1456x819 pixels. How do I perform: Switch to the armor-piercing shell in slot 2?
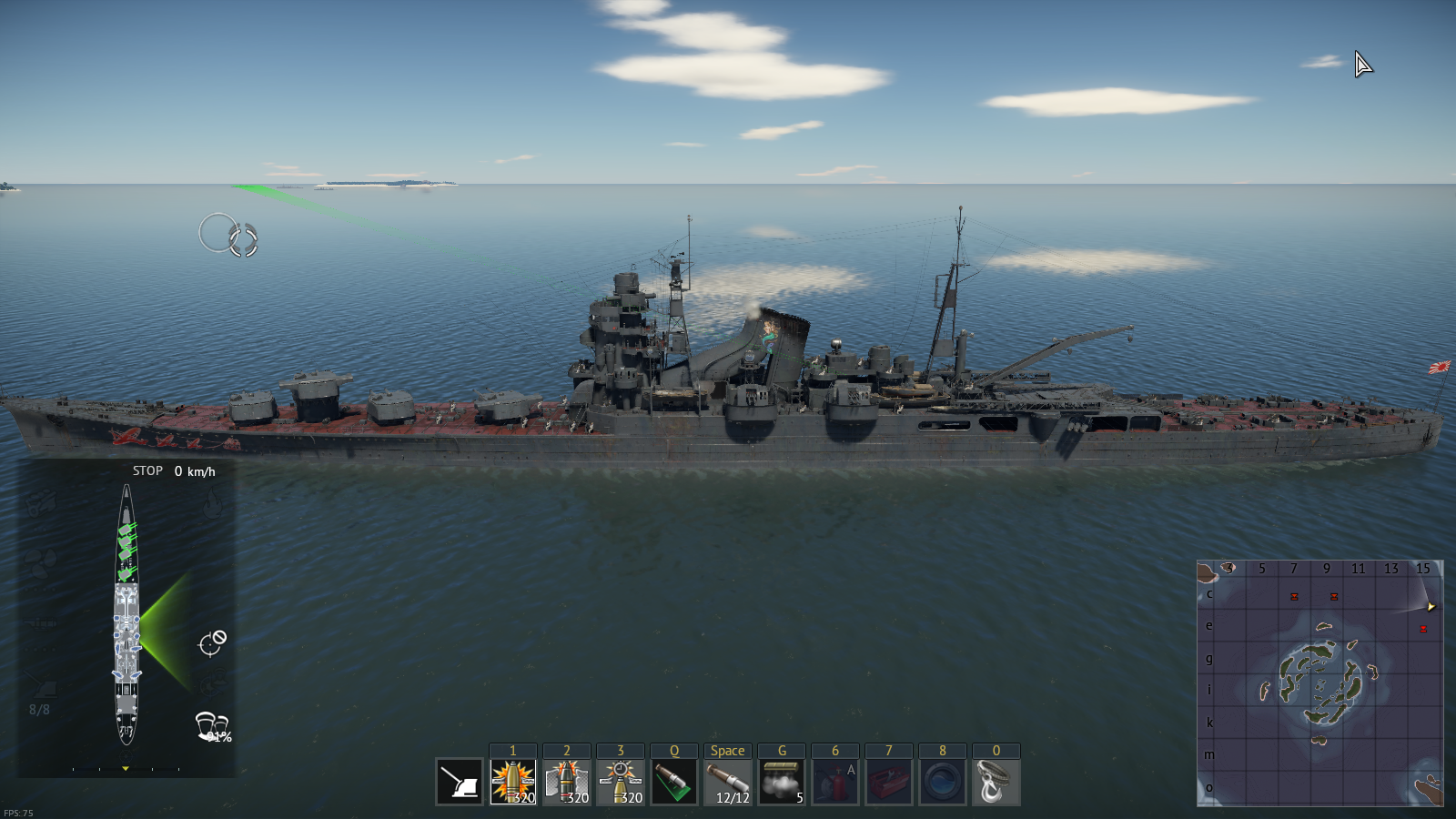pyautogui.click(x=567, y=782)
